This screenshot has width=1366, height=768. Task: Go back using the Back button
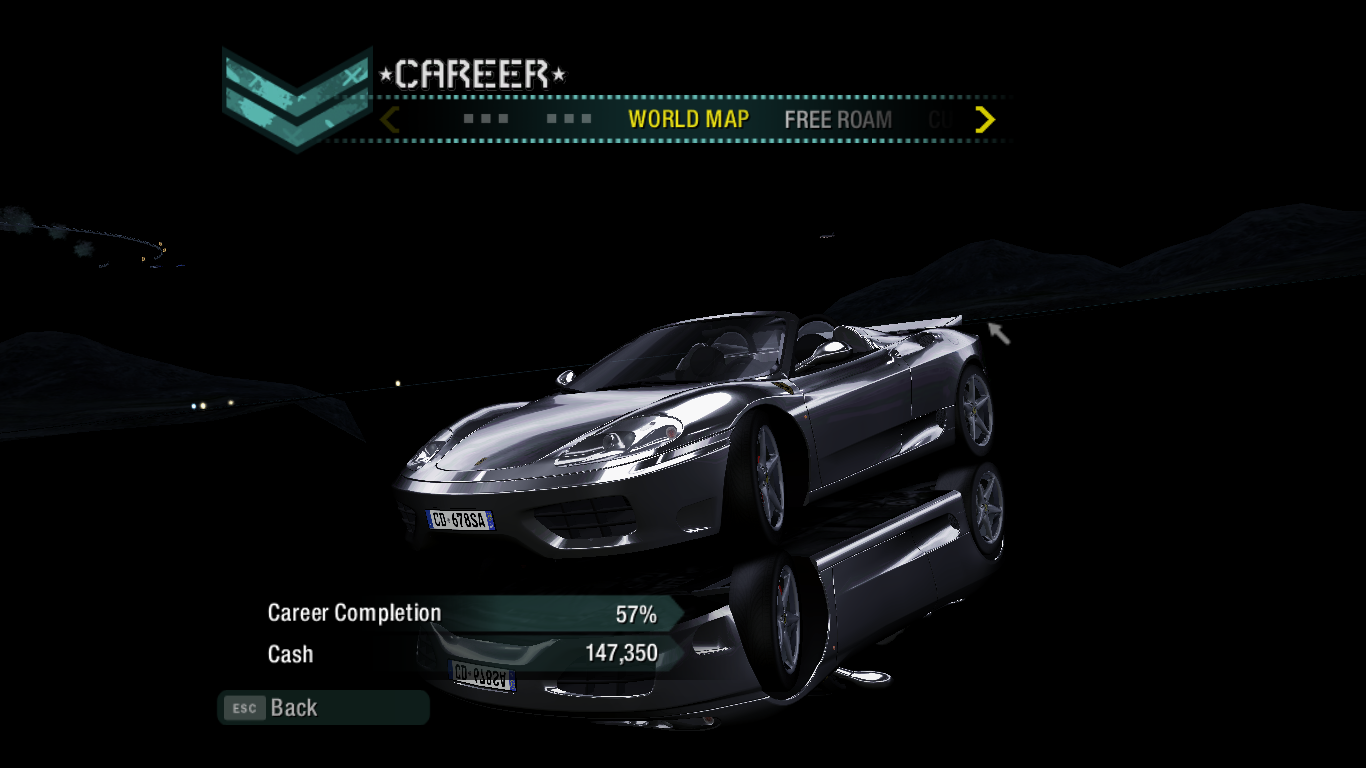tap(293, 708)
